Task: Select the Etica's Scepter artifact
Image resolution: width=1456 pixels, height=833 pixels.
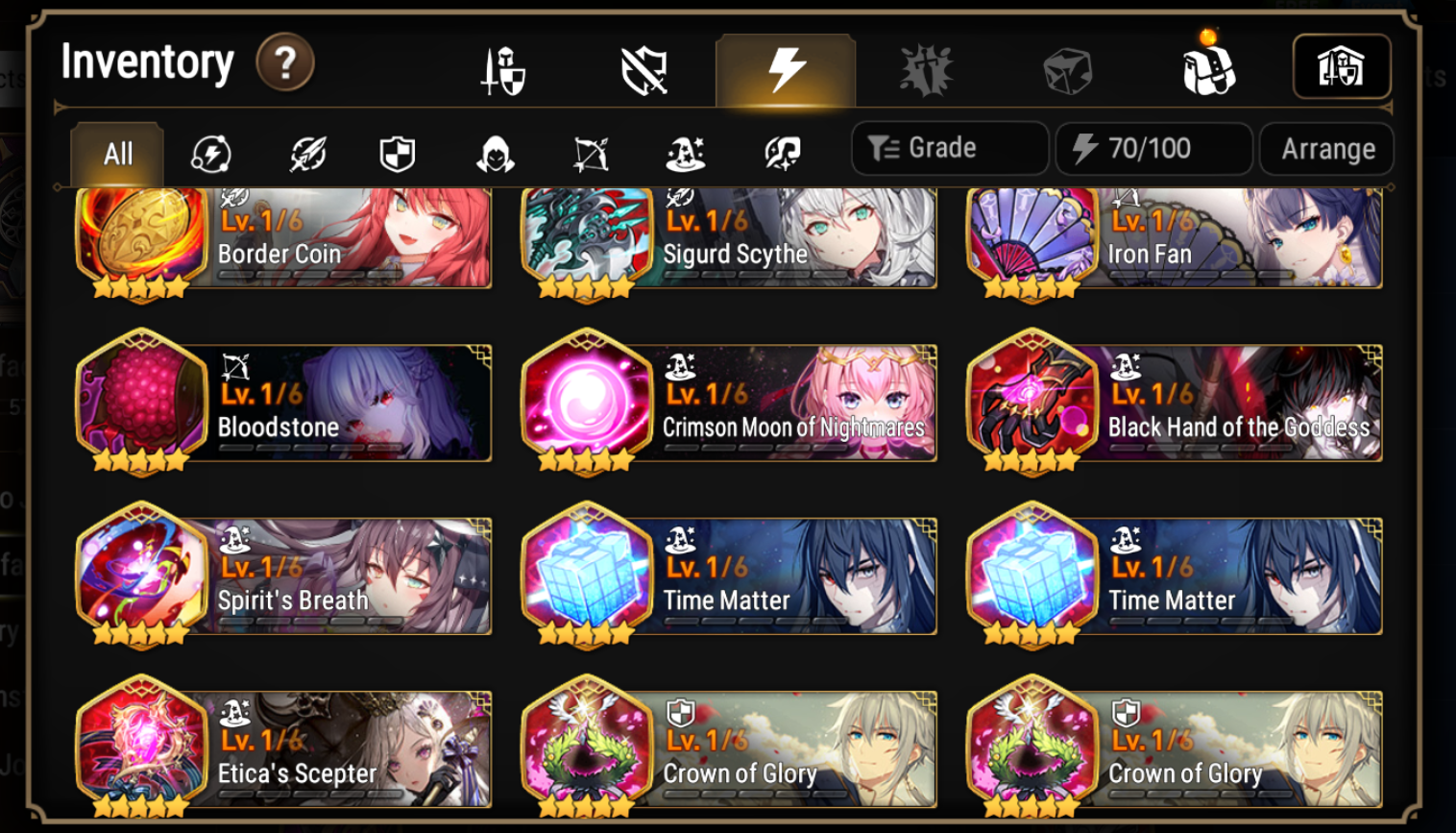Action: [x=283, y=748]
